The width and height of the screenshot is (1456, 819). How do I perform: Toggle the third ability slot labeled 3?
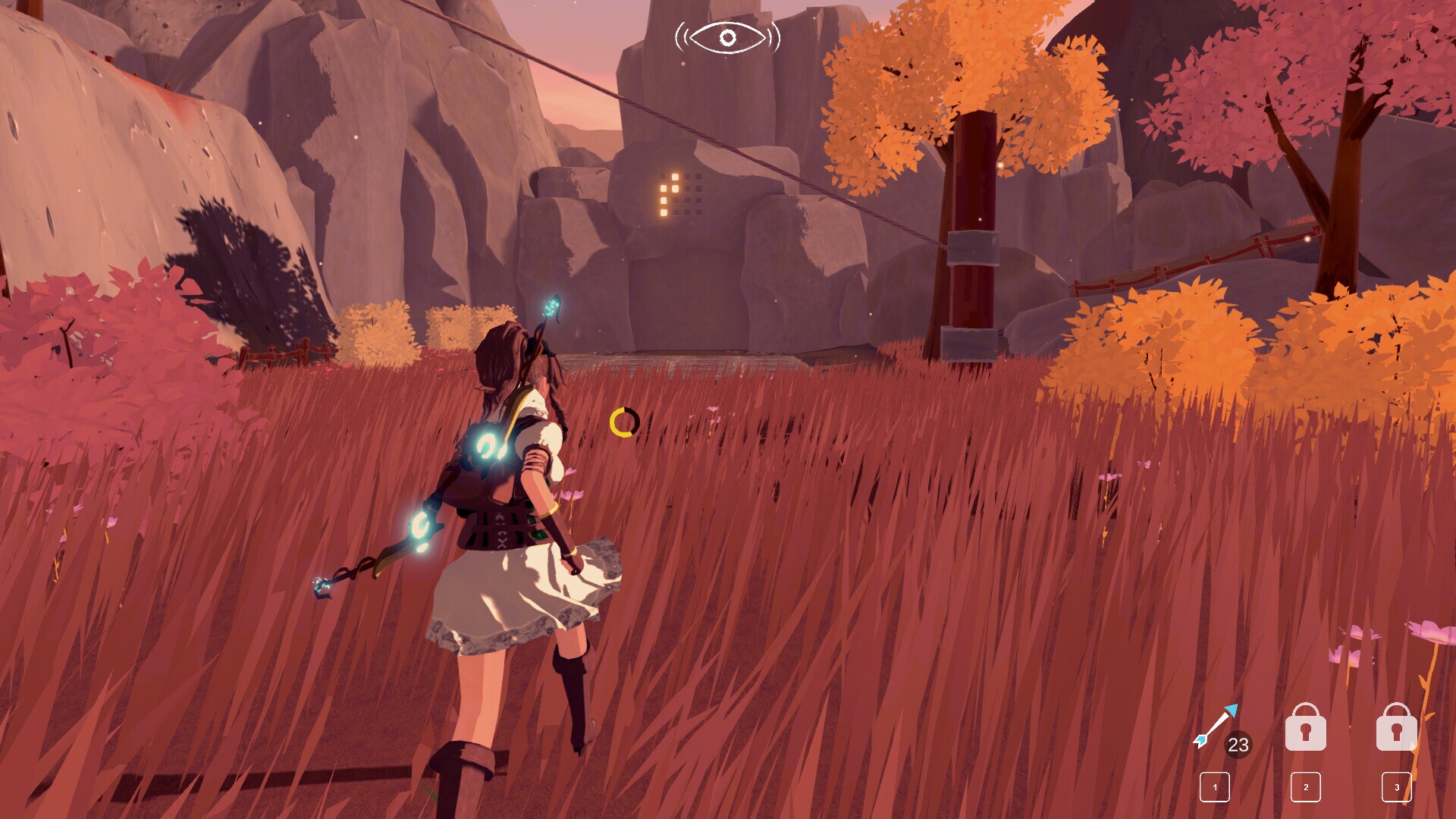point(1397,788)
